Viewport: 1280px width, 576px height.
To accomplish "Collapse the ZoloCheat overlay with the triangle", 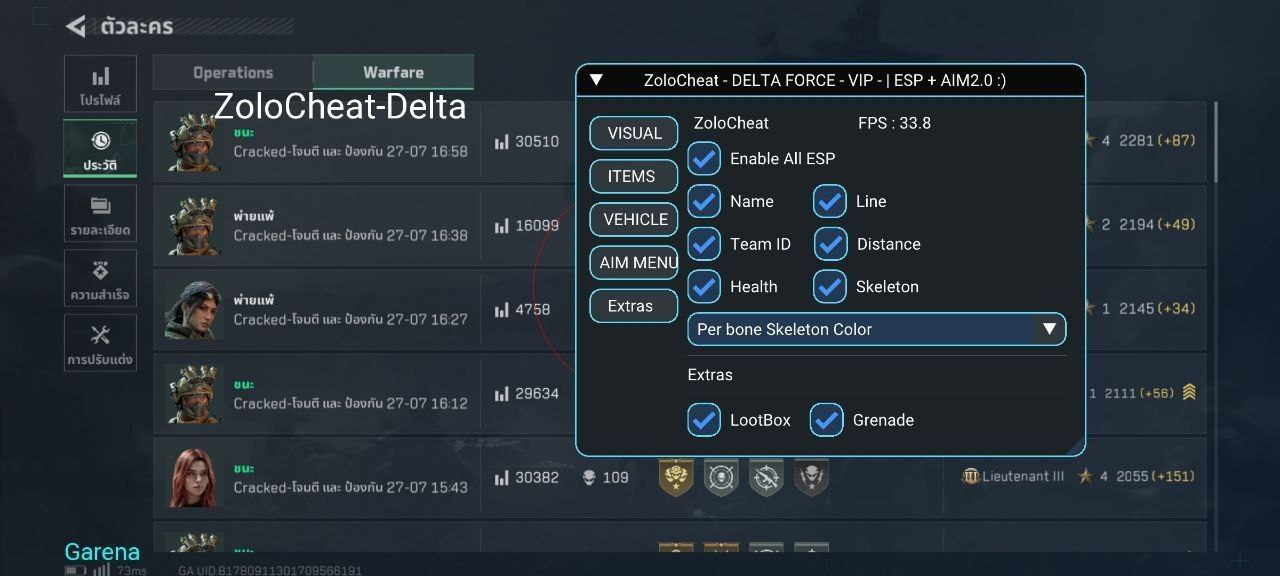I will point(597,80).
